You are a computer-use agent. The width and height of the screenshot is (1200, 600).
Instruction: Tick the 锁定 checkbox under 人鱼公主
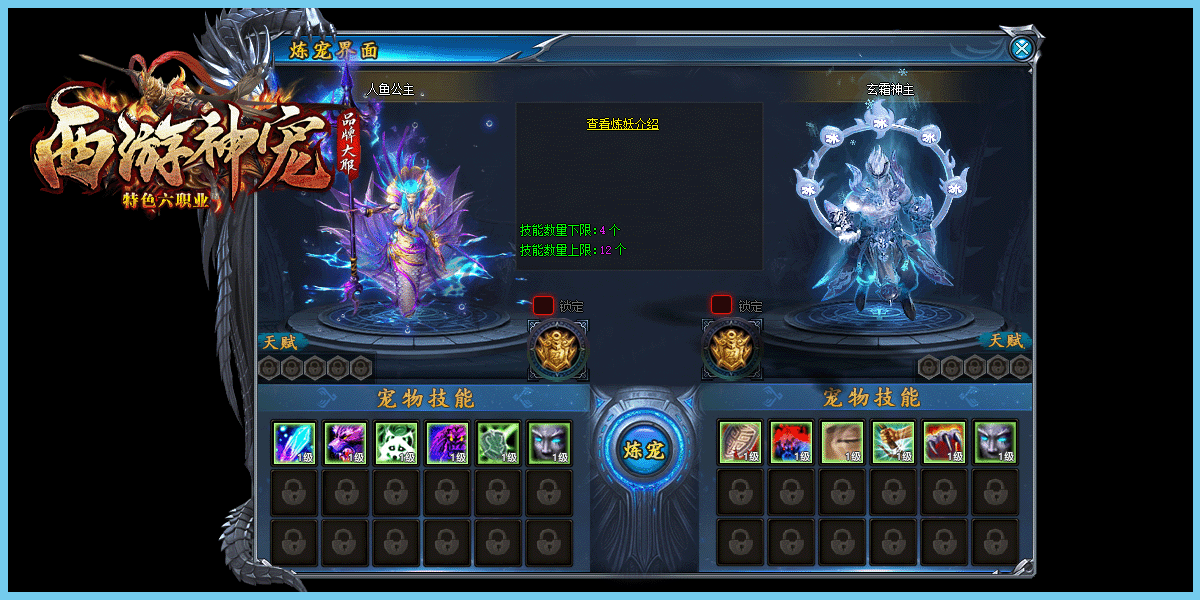click(543, 305)
